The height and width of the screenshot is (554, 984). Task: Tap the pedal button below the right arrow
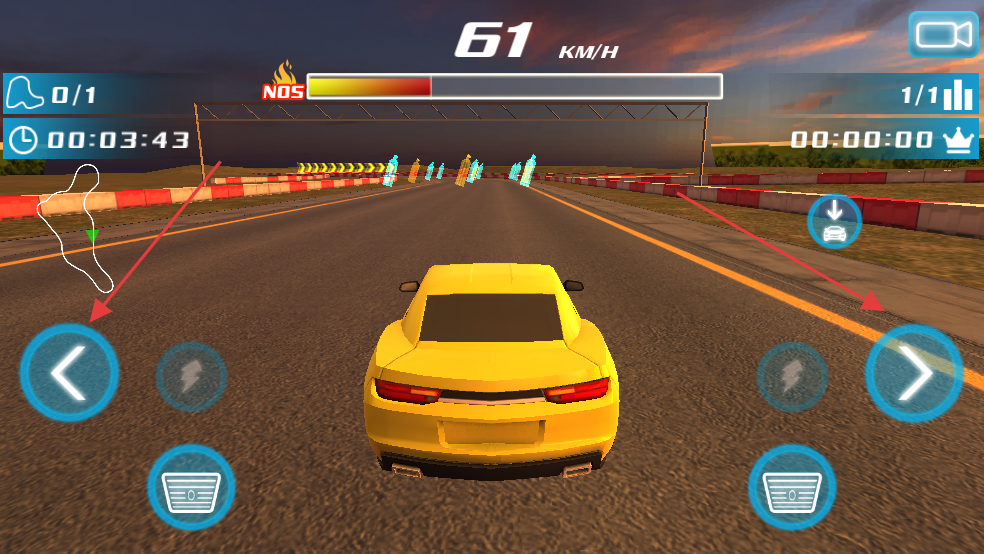point(792,488)
